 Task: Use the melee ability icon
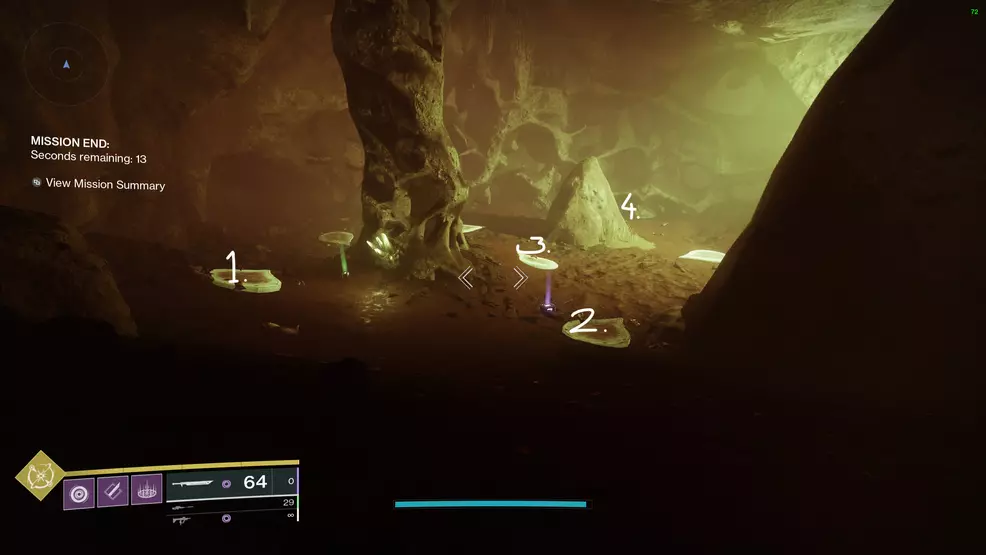(x=113, y=491)
